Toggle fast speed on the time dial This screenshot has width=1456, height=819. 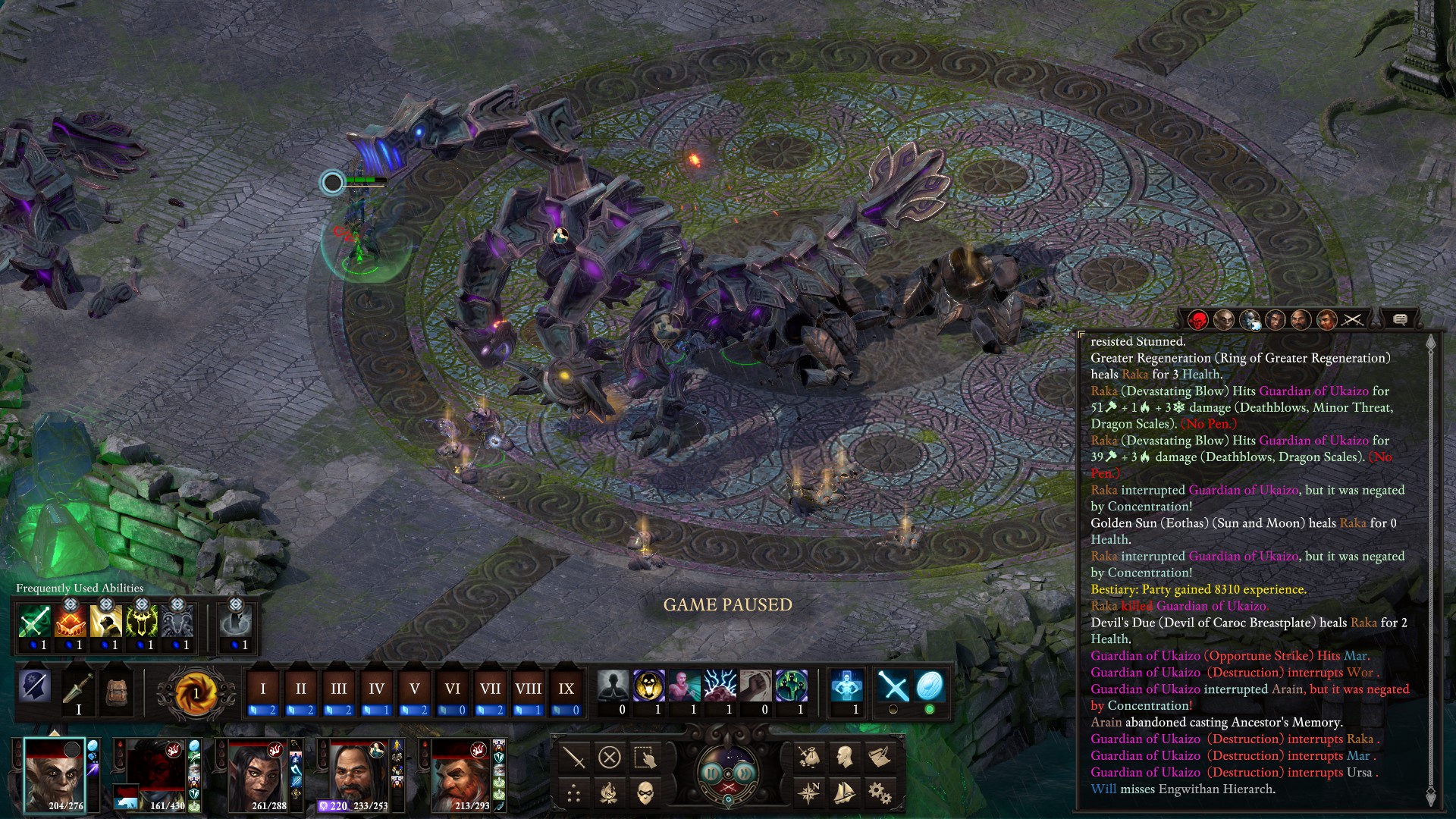(x=745, y=772)
